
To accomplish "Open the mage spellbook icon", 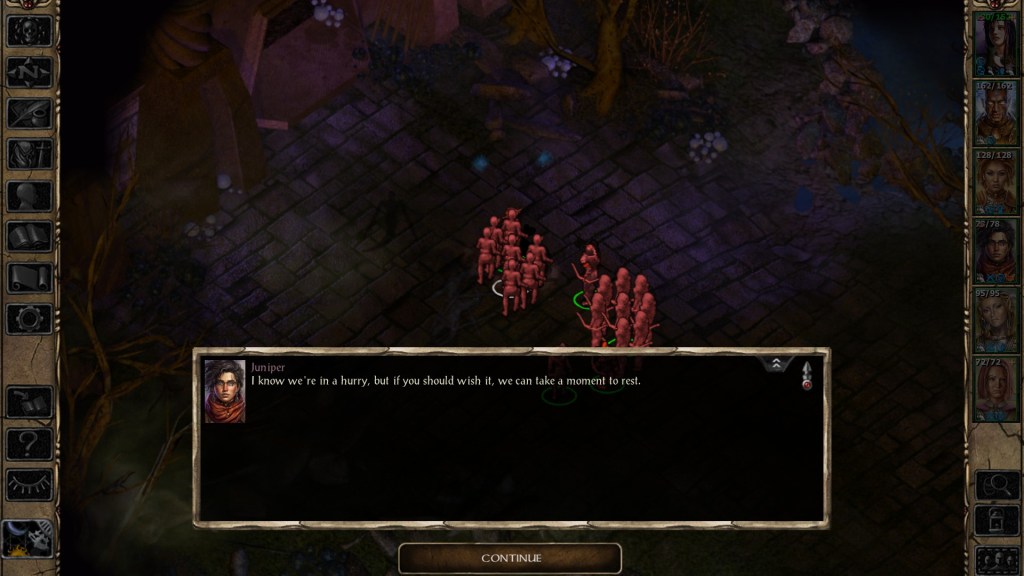I will point(29,237).
